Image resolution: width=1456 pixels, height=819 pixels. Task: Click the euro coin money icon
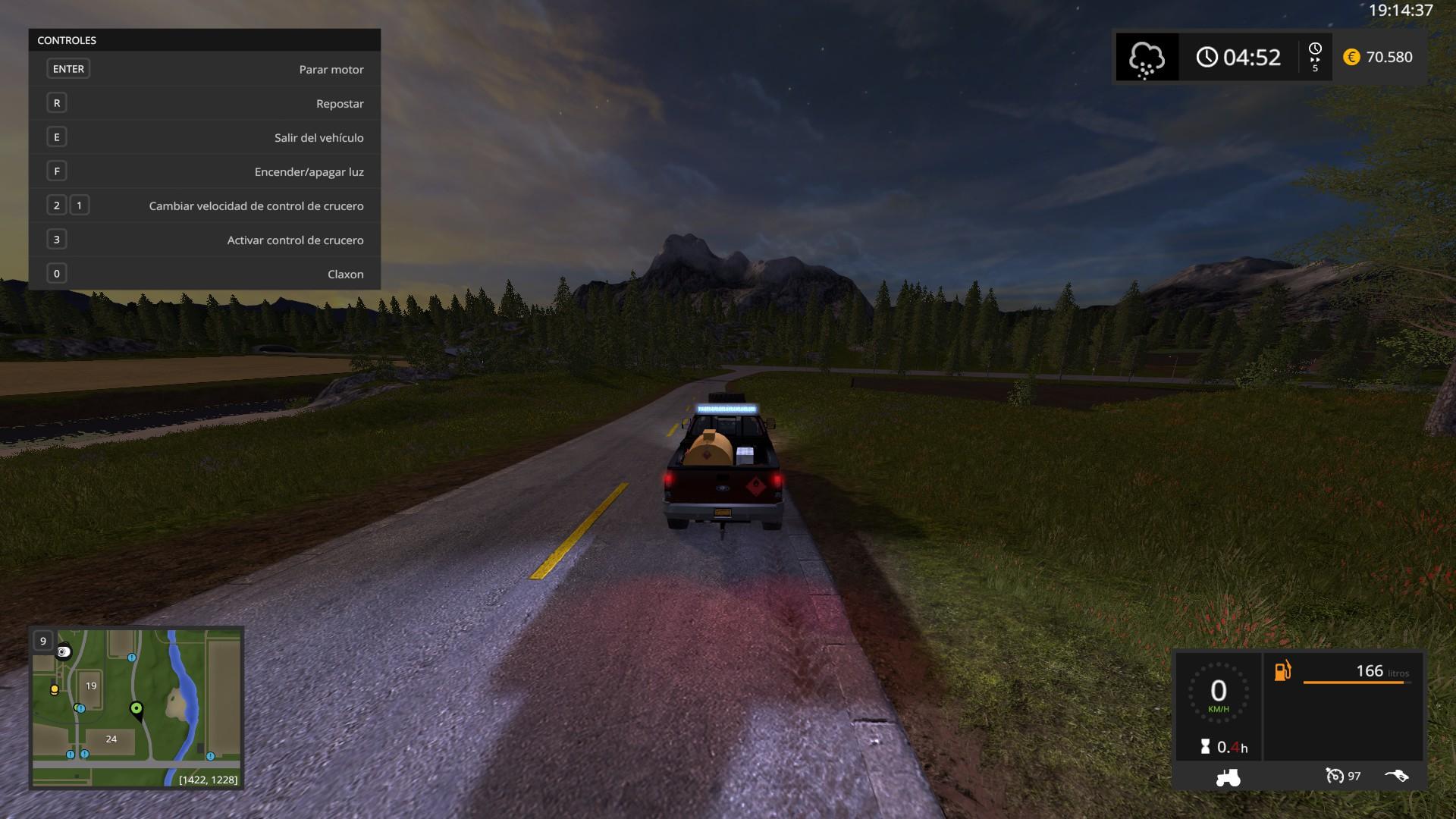[1351, 57]
